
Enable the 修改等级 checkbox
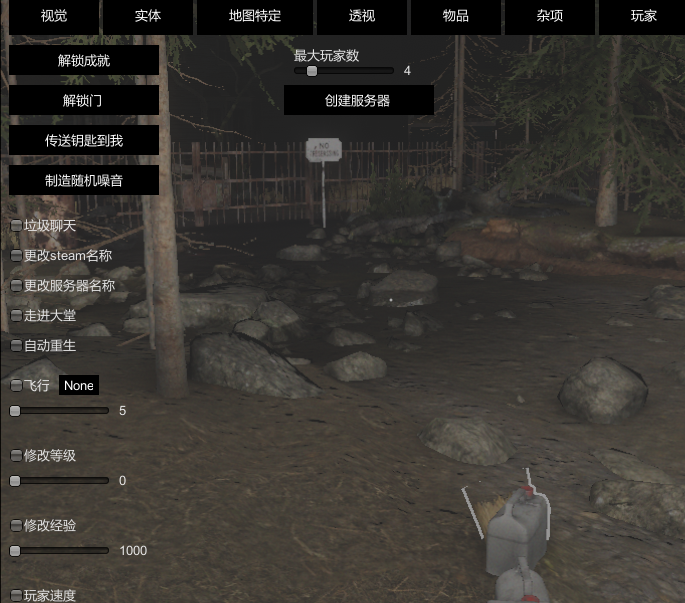(x=16, y=456)
